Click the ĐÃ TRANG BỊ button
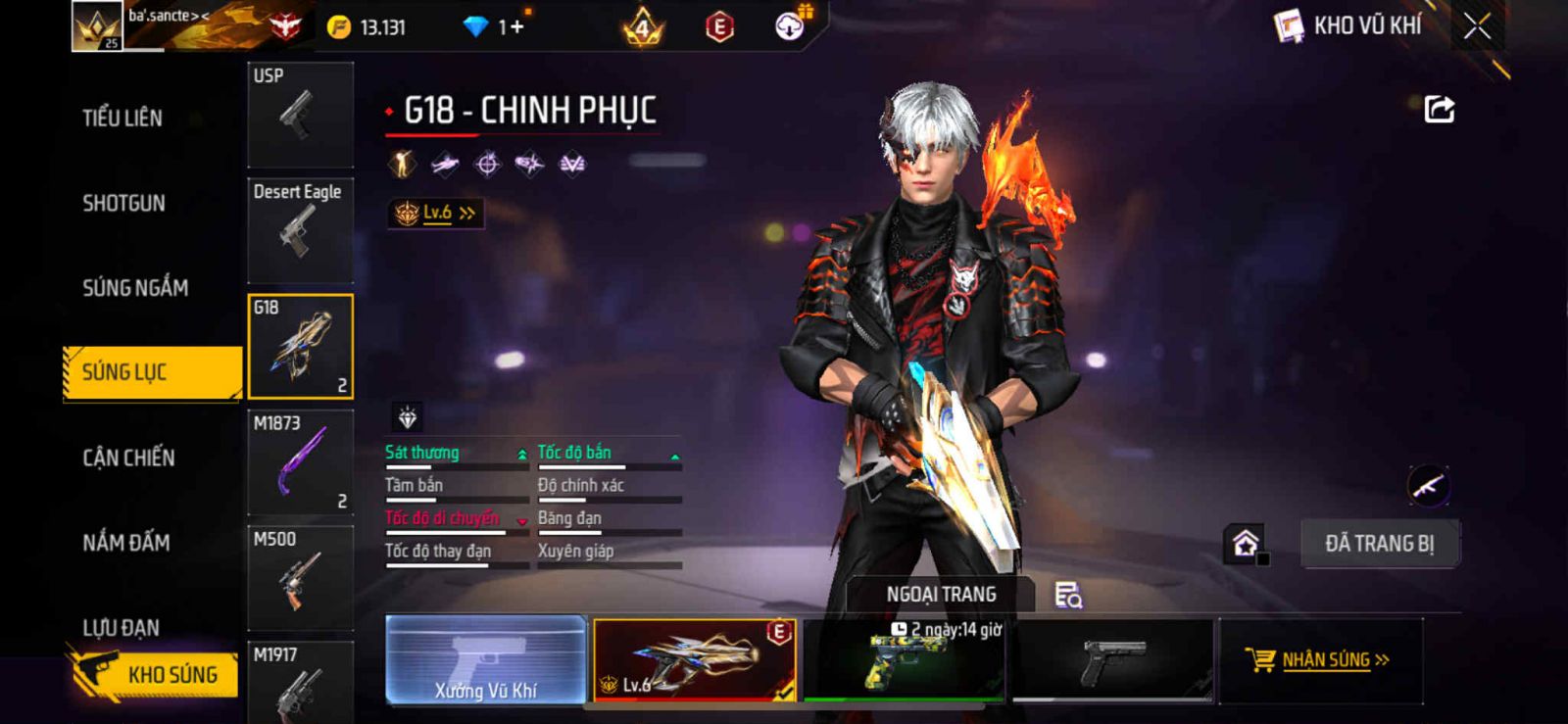Viewport: 1568px width, 724px height. pos(1379,544)
